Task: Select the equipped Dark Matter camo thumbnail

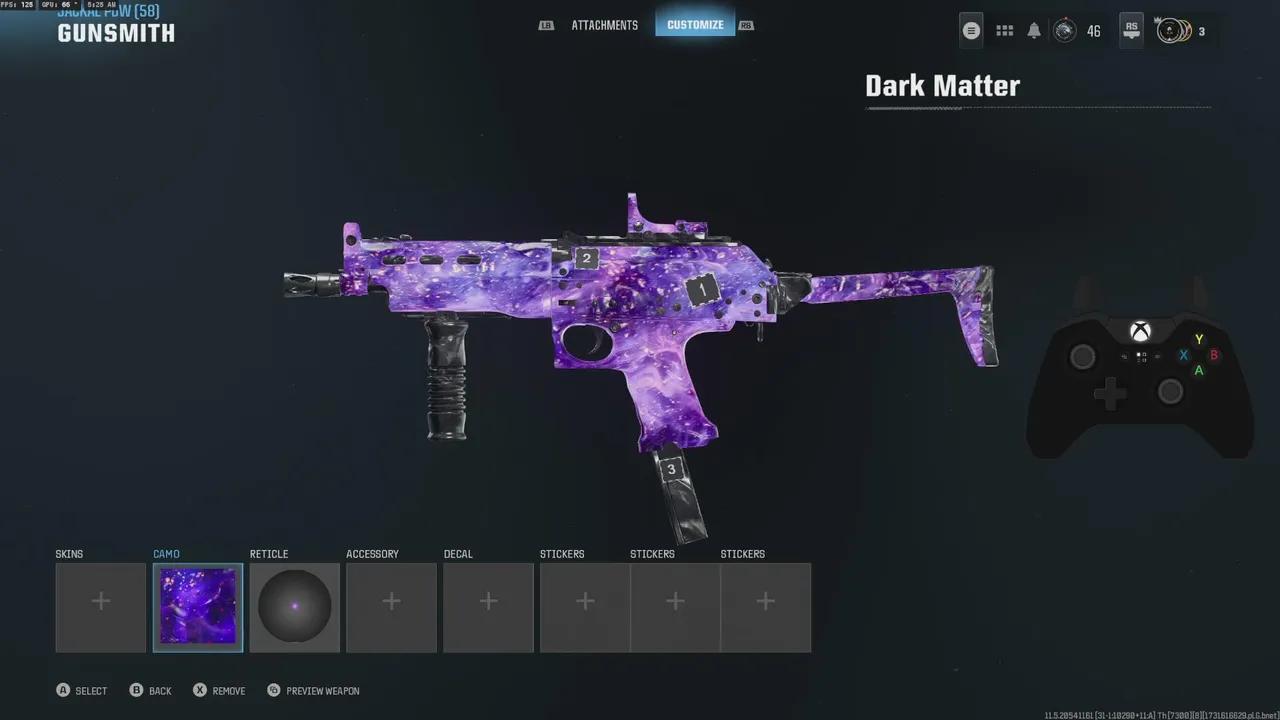Action: point(197,606)
